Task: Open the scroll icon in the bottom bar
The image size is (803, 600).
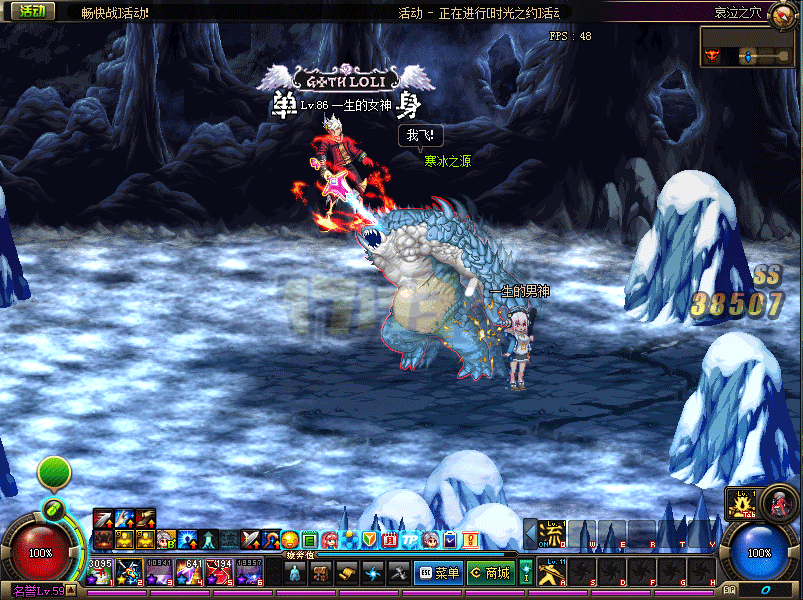Action: point(347,573)
